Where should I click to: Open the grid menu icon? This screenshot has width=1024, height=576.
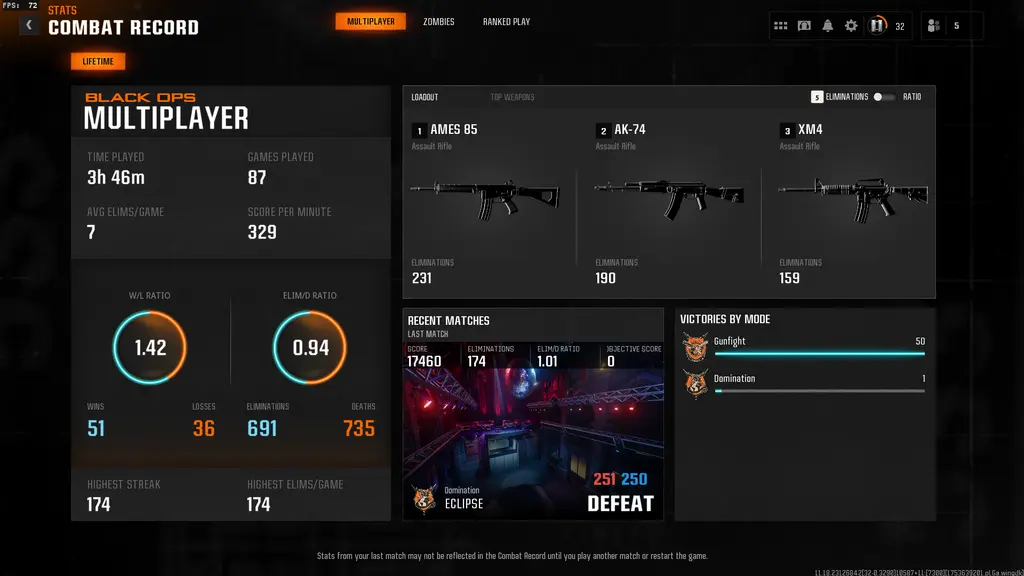click(x=781, y=26)
